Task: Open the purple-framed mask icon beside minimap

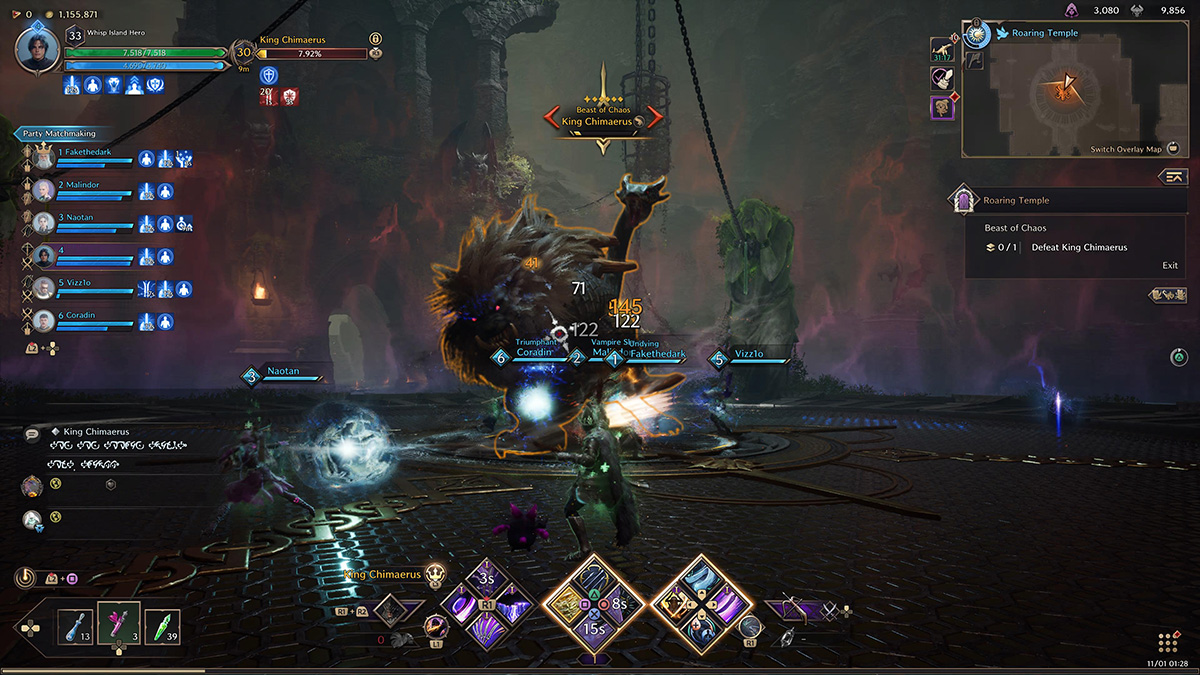Action: 942,107
